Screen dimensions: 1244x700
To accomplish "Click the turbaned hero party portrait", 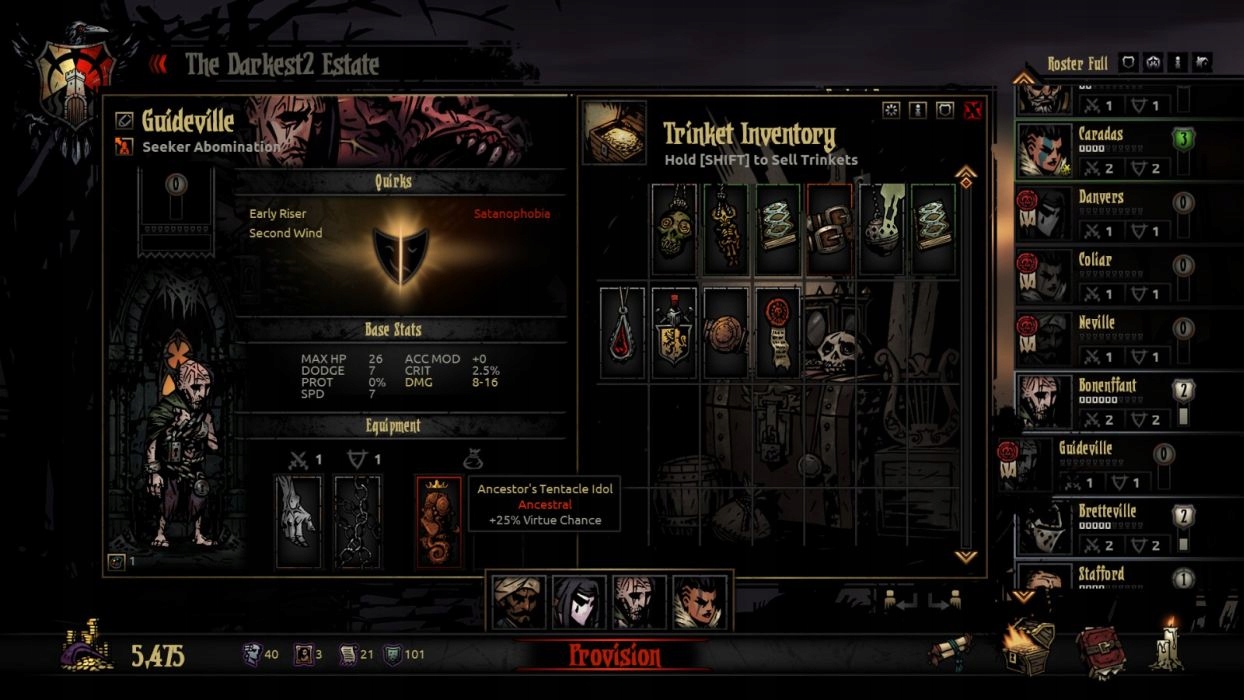I will 519,602.
